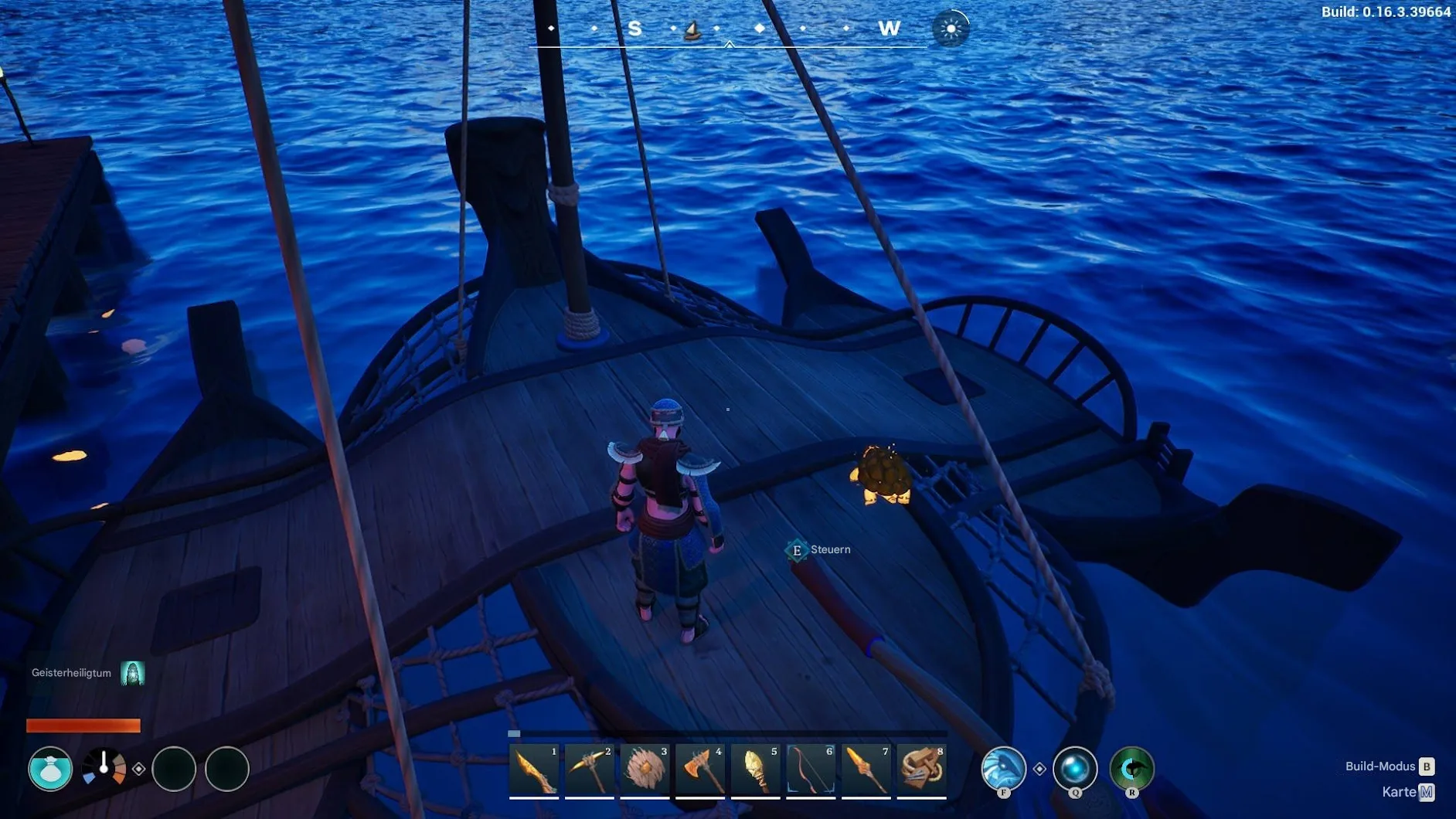The height and width of the screenshot is (819, 1456).
Task: Equip the spear in hotbar slot 7
Action: pyautogui.click(x=866, y=770)
